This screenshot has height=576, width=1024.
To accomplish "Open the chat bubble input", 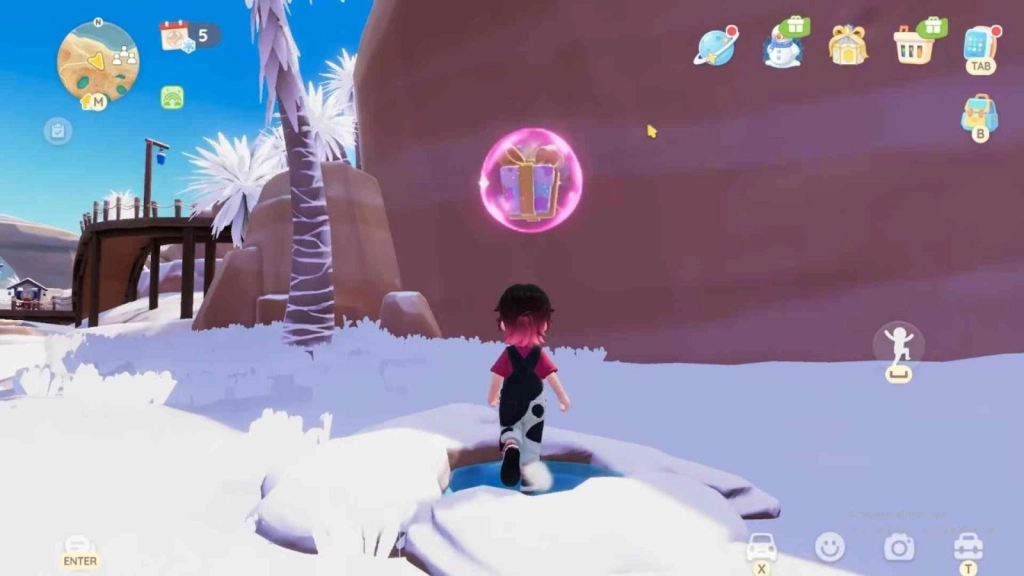I will [x=80, y=546].
